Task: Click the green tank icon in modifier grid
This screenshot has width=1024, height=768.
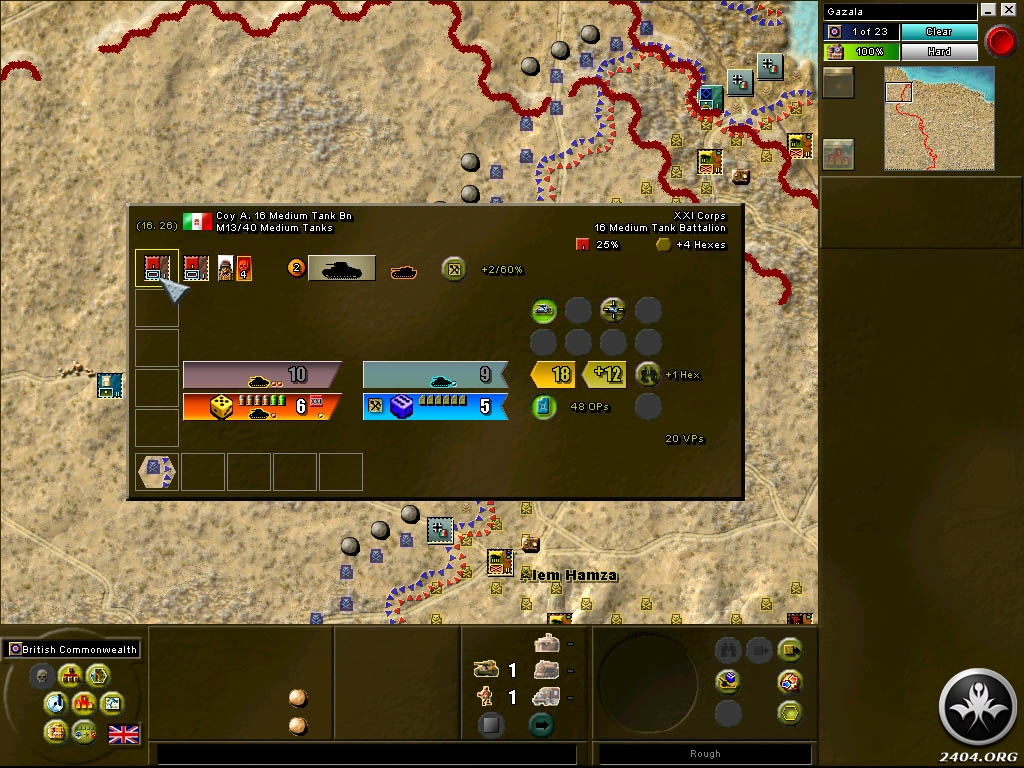Action: tap(543, 310)
